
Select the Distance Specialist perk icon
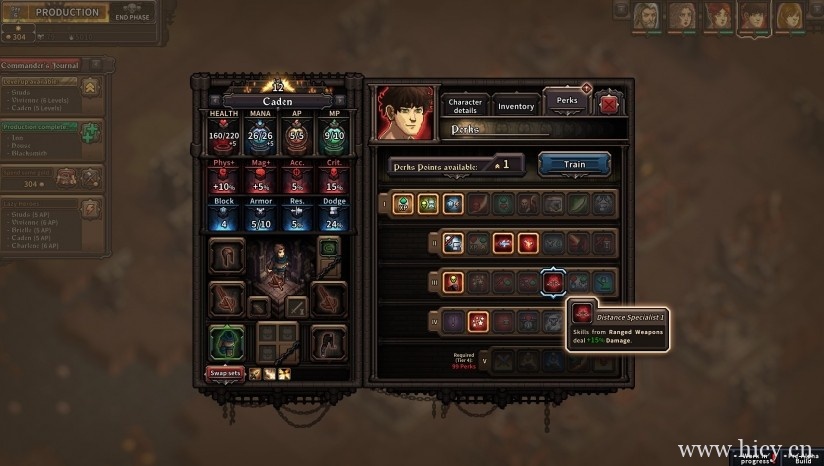coord(555,284)
